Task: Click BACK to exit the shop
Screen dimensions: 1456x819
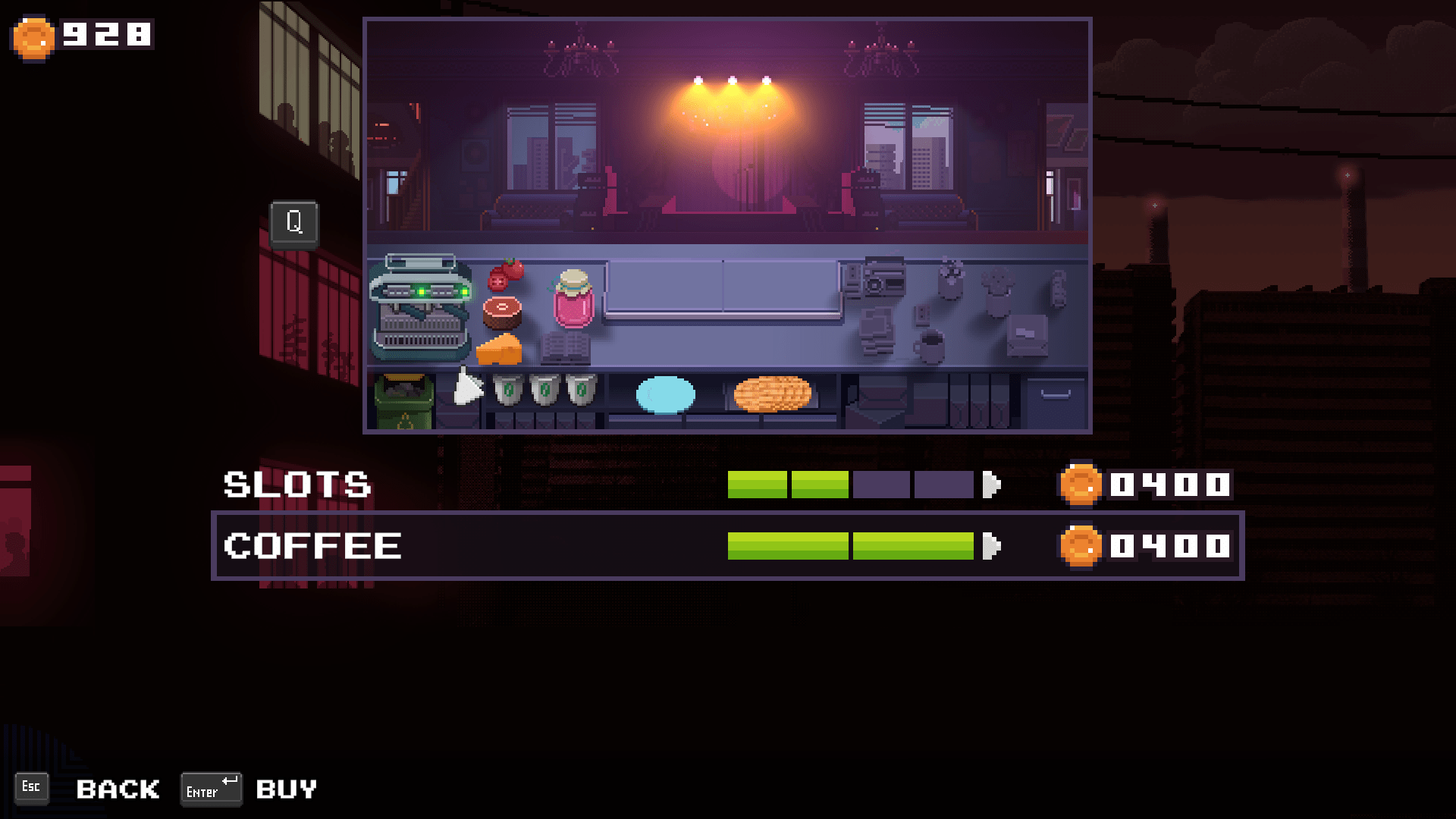Action: pos(117,789)
